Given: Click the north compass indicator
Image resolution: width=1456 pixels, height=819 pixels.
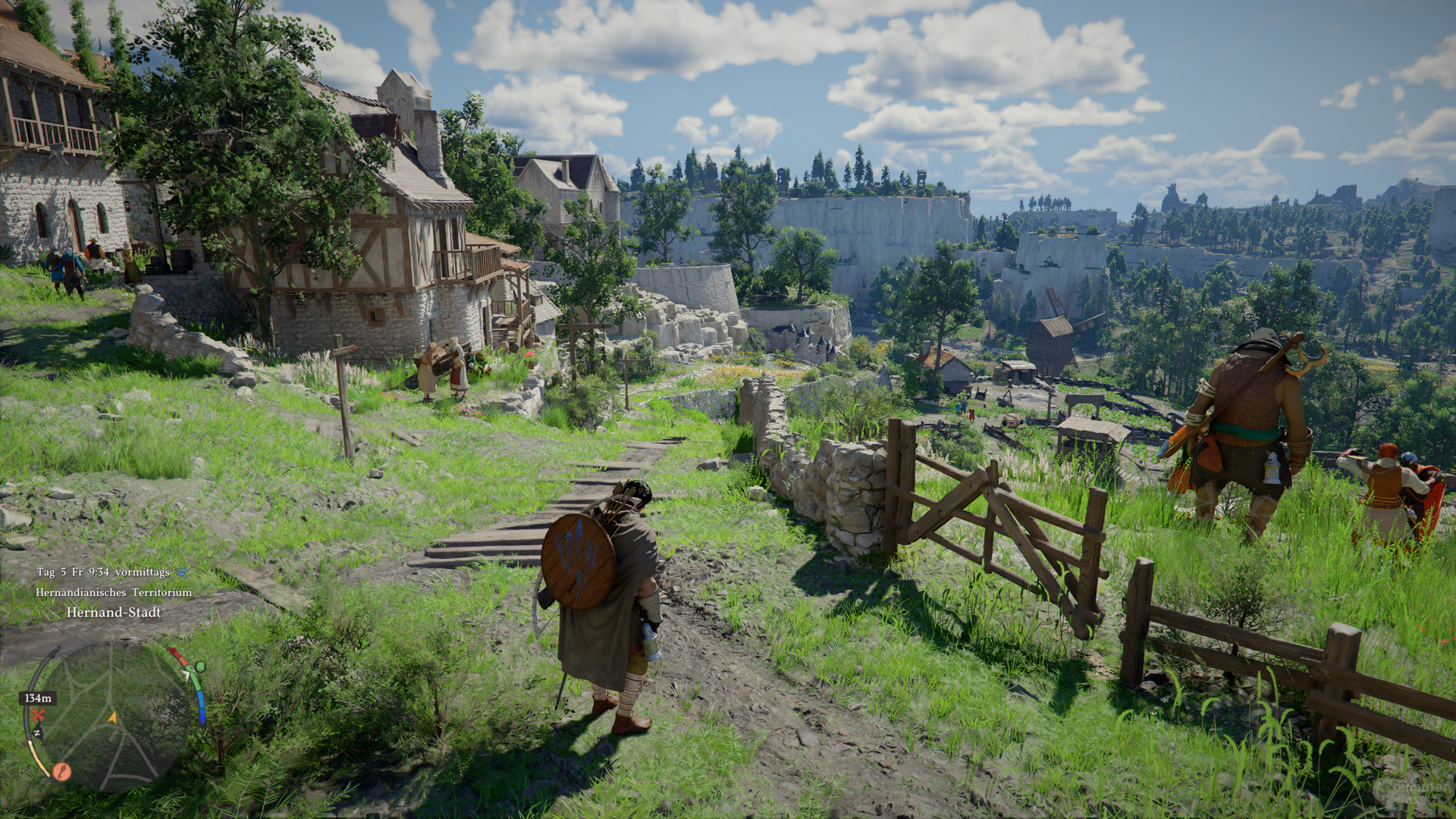Looking at the screenshot, I should pos(36,734).
